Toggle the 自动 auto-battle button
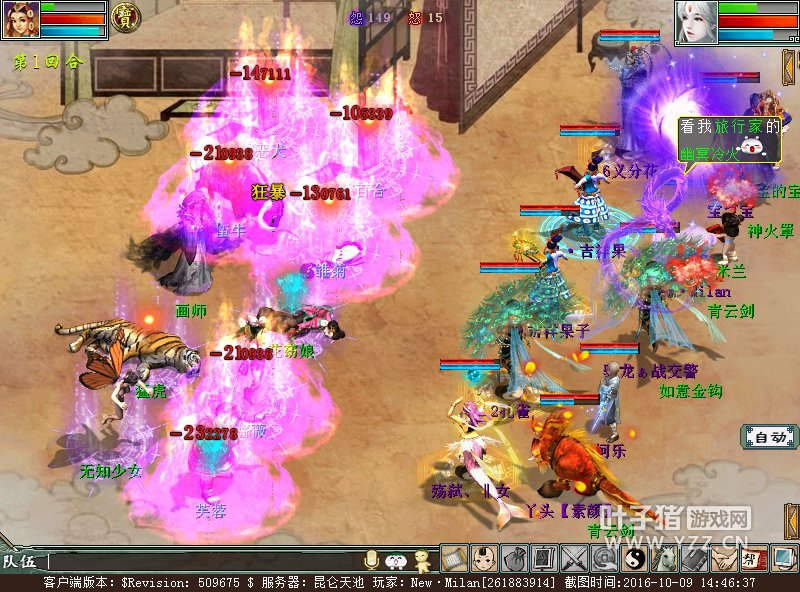Viewport: 800px width, 592px height. [x=769, y=437]
